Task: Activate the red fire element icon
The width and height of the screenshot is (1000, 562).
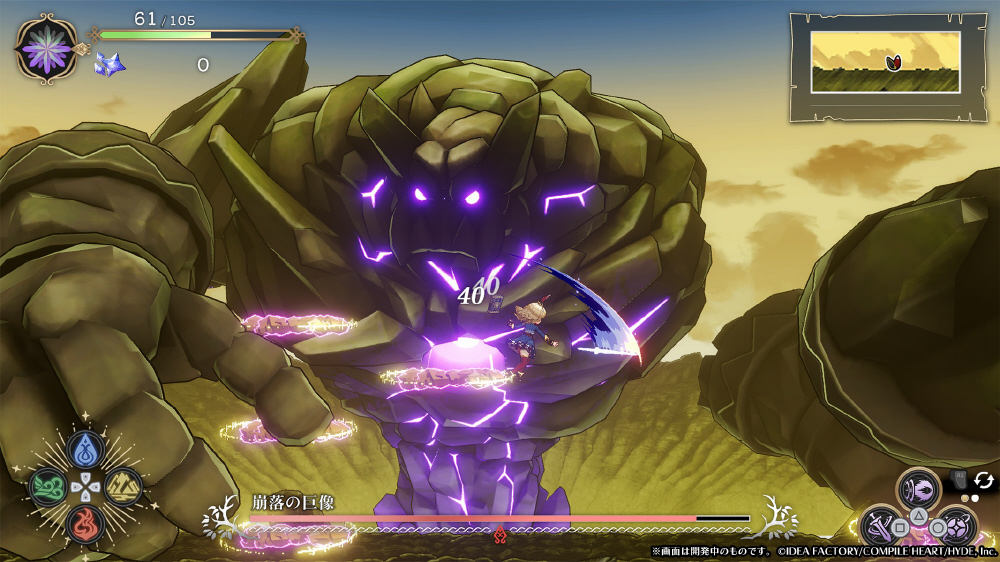Action: click(86, 524)
